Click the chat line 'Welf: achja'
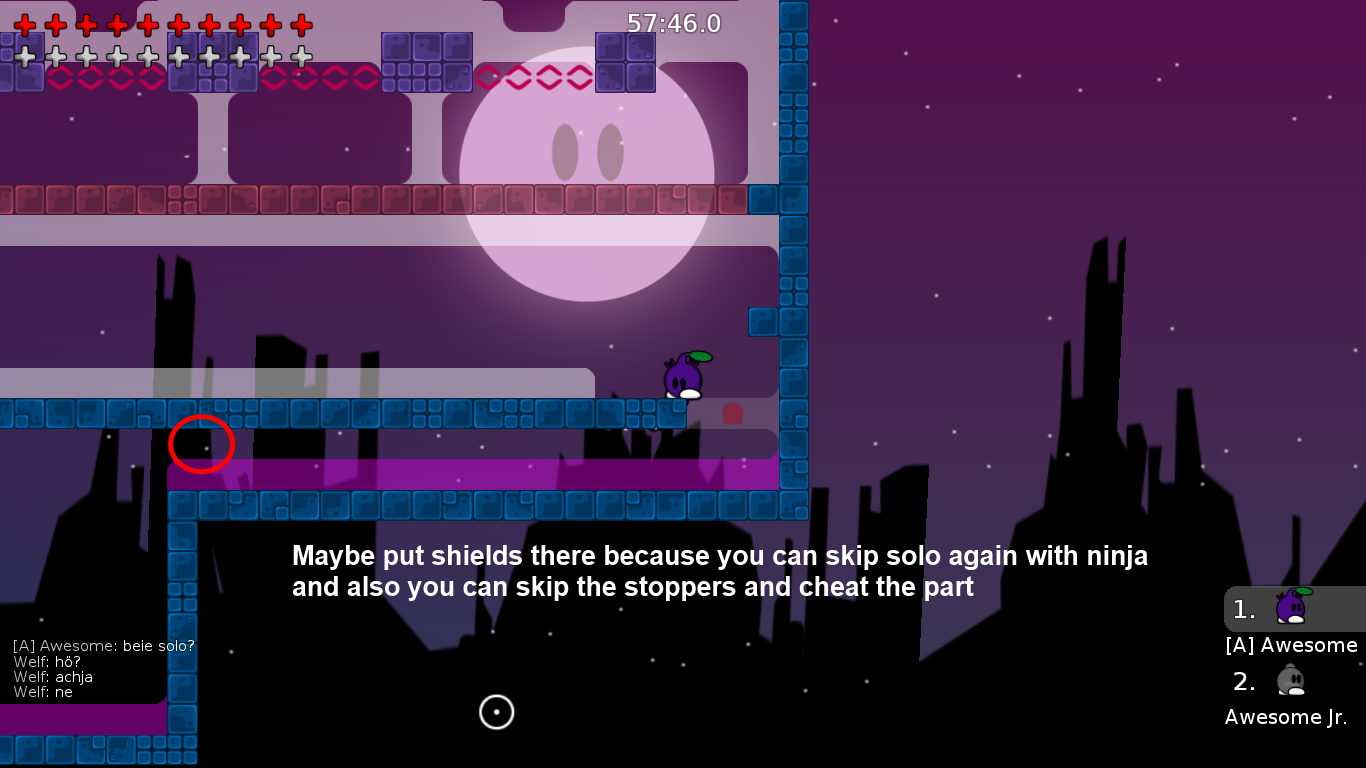 pyautogui.click(x=52, y=676)
